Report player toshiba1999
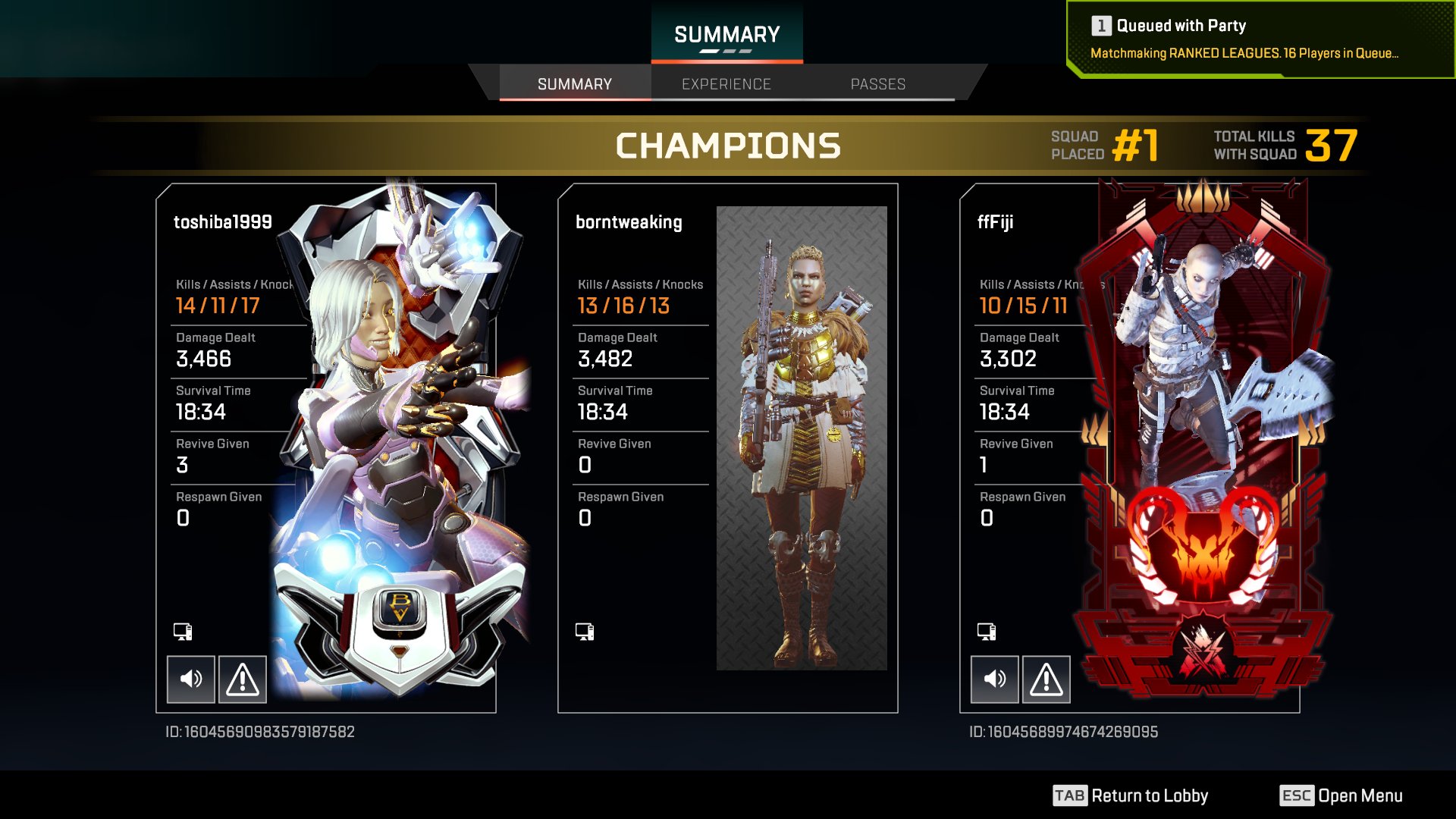 point(243,679)
